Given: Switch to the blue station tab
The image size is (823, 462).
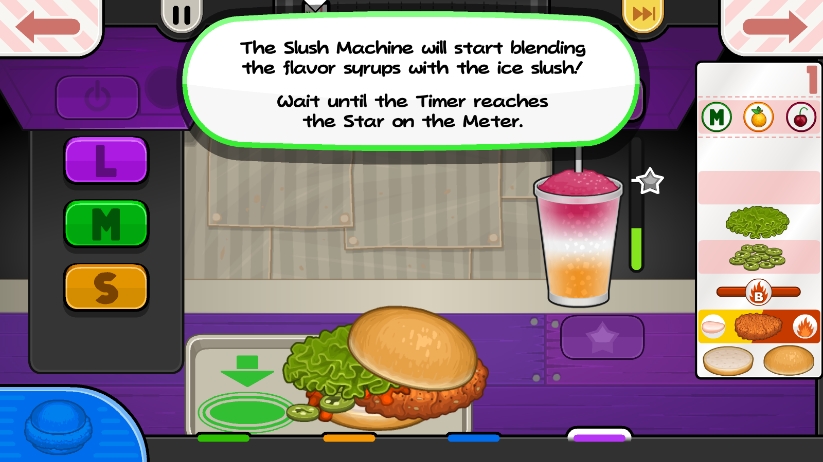Looking at the screenshot, I should click(474, 438).
